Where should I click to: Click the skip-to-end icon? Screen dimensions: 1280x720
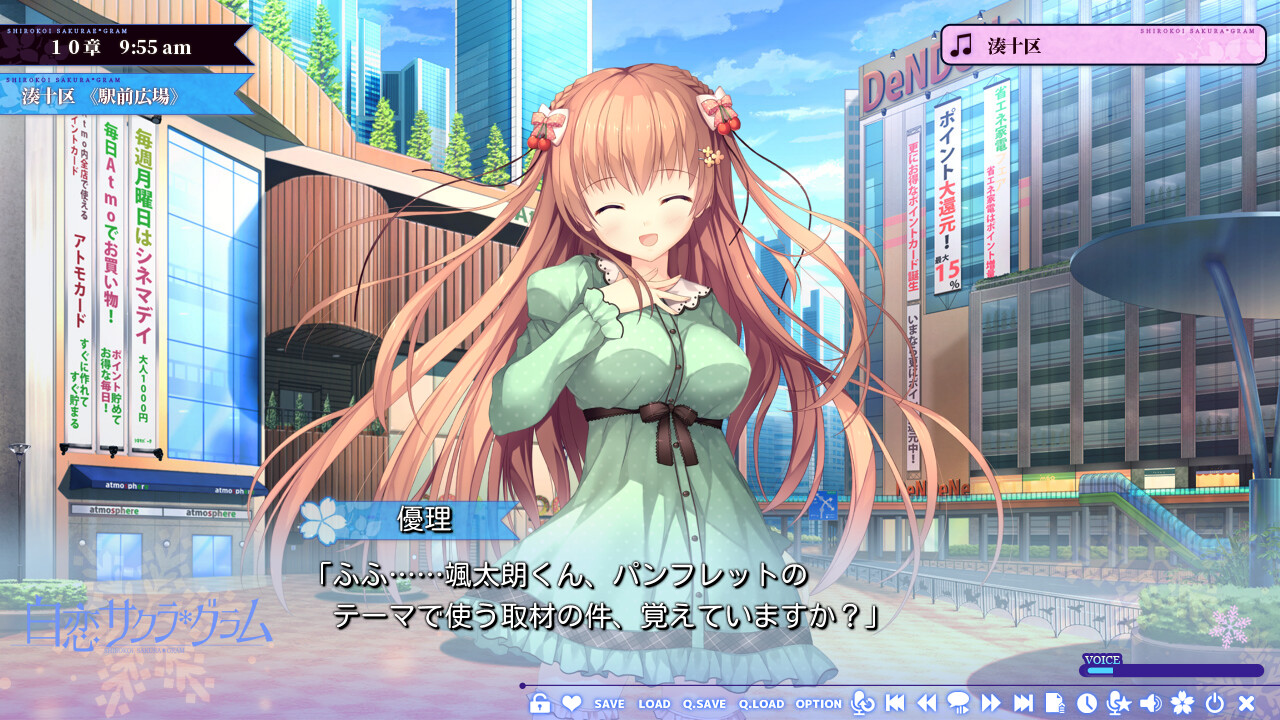click(1025, 703)
